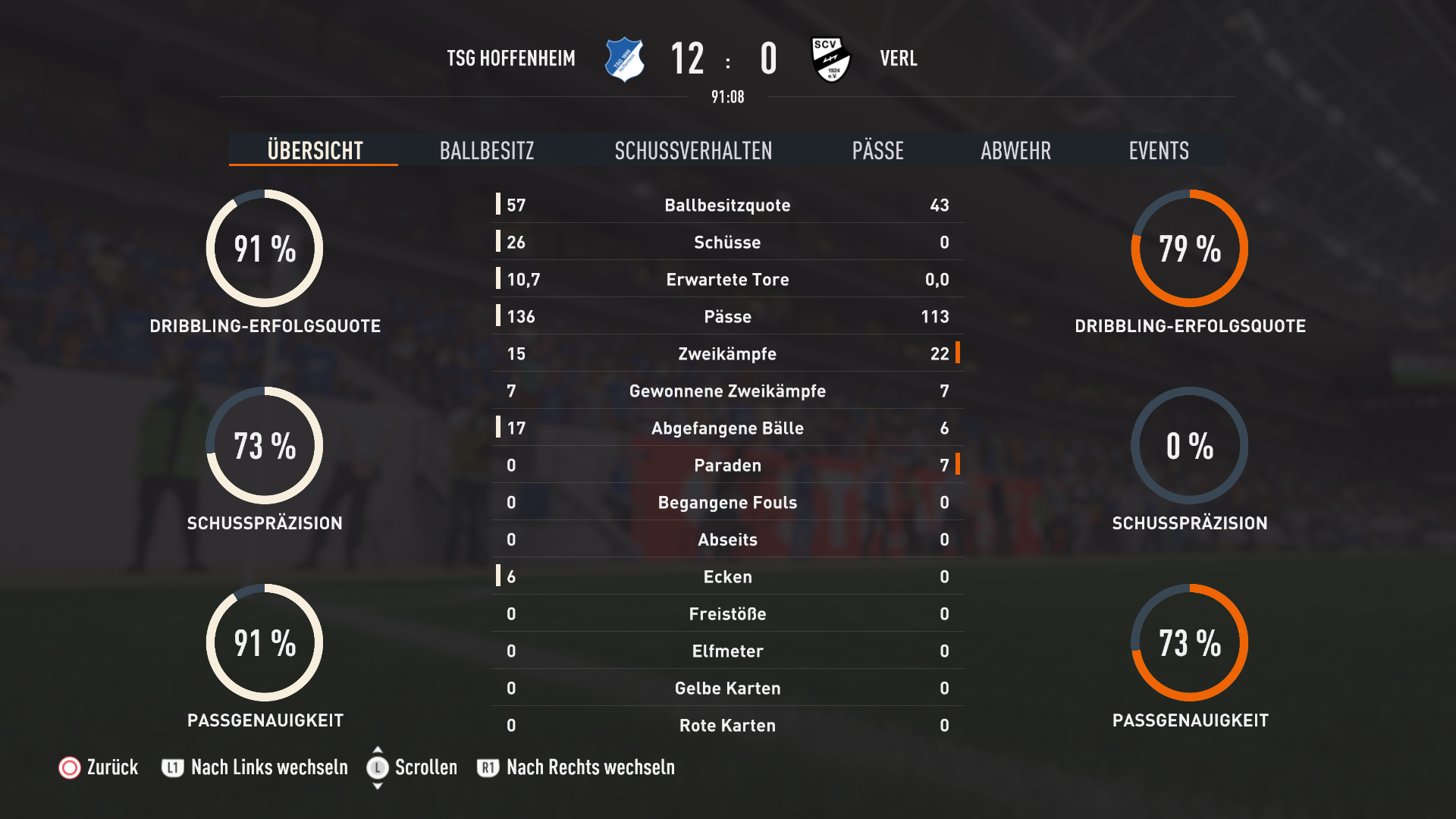Viewport: 1456px width, 819px height.
Task: Show the Pässe statistics tab
Action: pyautogui.click(x=877, y=150)
